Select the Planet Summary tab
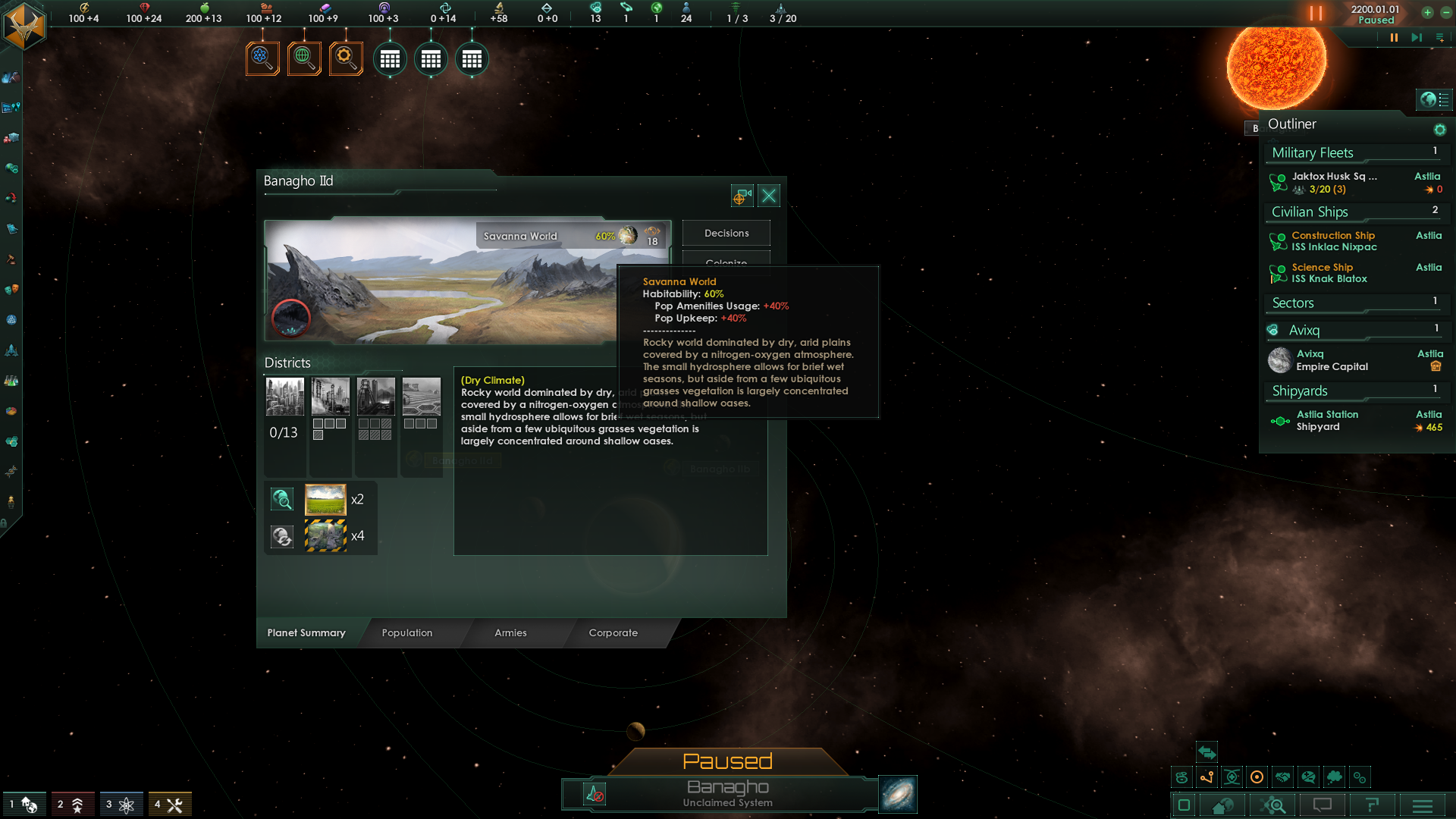1456x819 pixels. [306, 632]
